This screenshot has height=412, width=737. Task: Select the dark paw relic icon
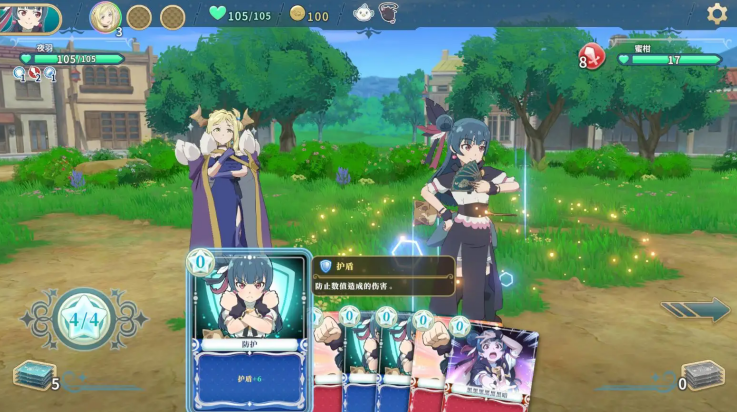(x=388, y=13)
